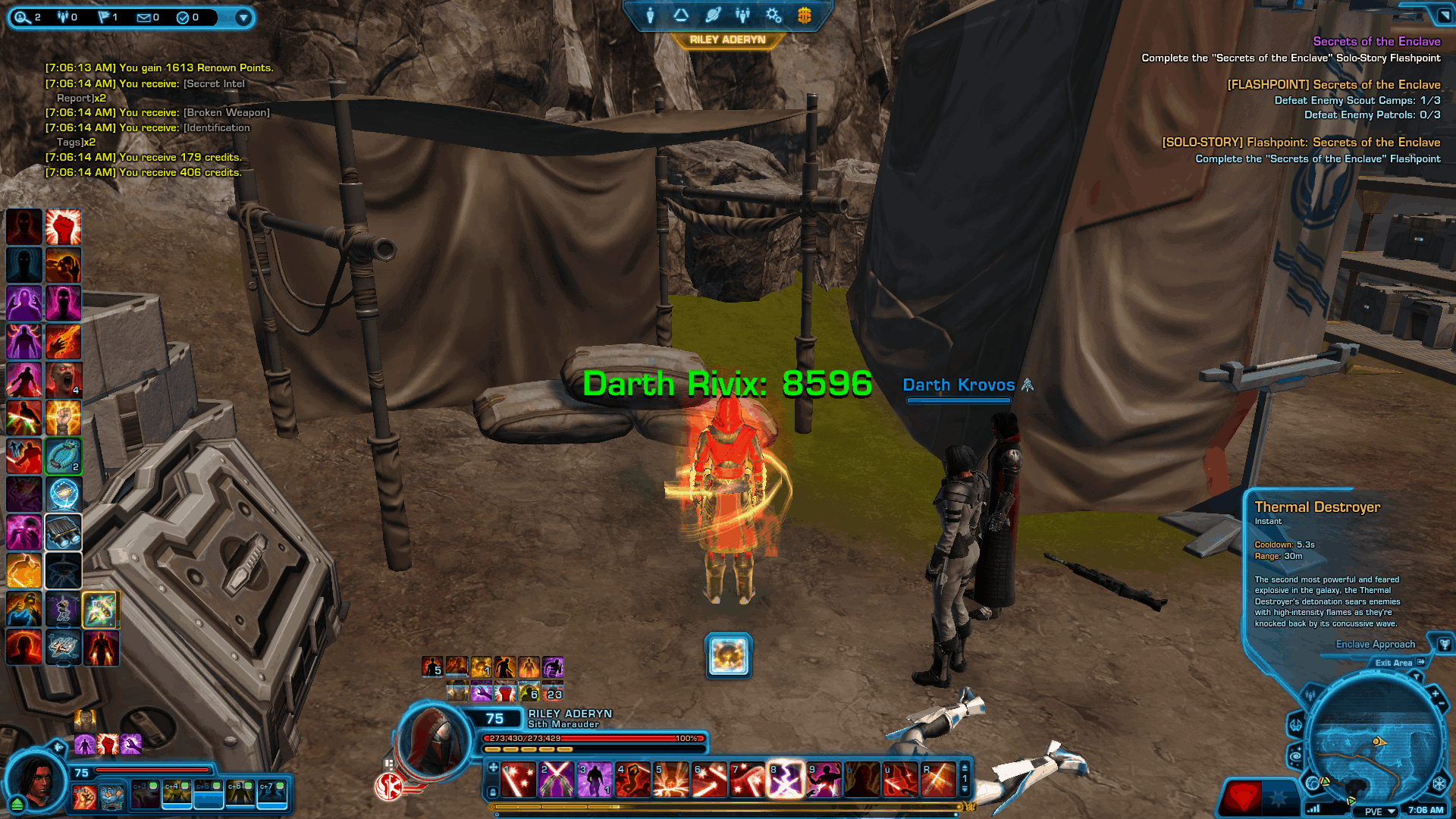Open Group Finder people icon in top bar

(742, 15)
